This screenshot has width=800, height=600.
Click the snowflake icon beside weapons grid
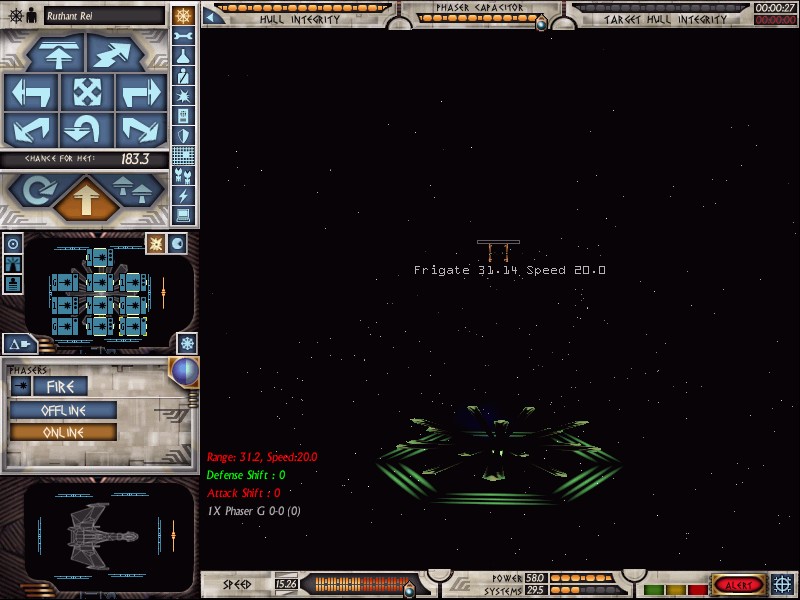186,343
